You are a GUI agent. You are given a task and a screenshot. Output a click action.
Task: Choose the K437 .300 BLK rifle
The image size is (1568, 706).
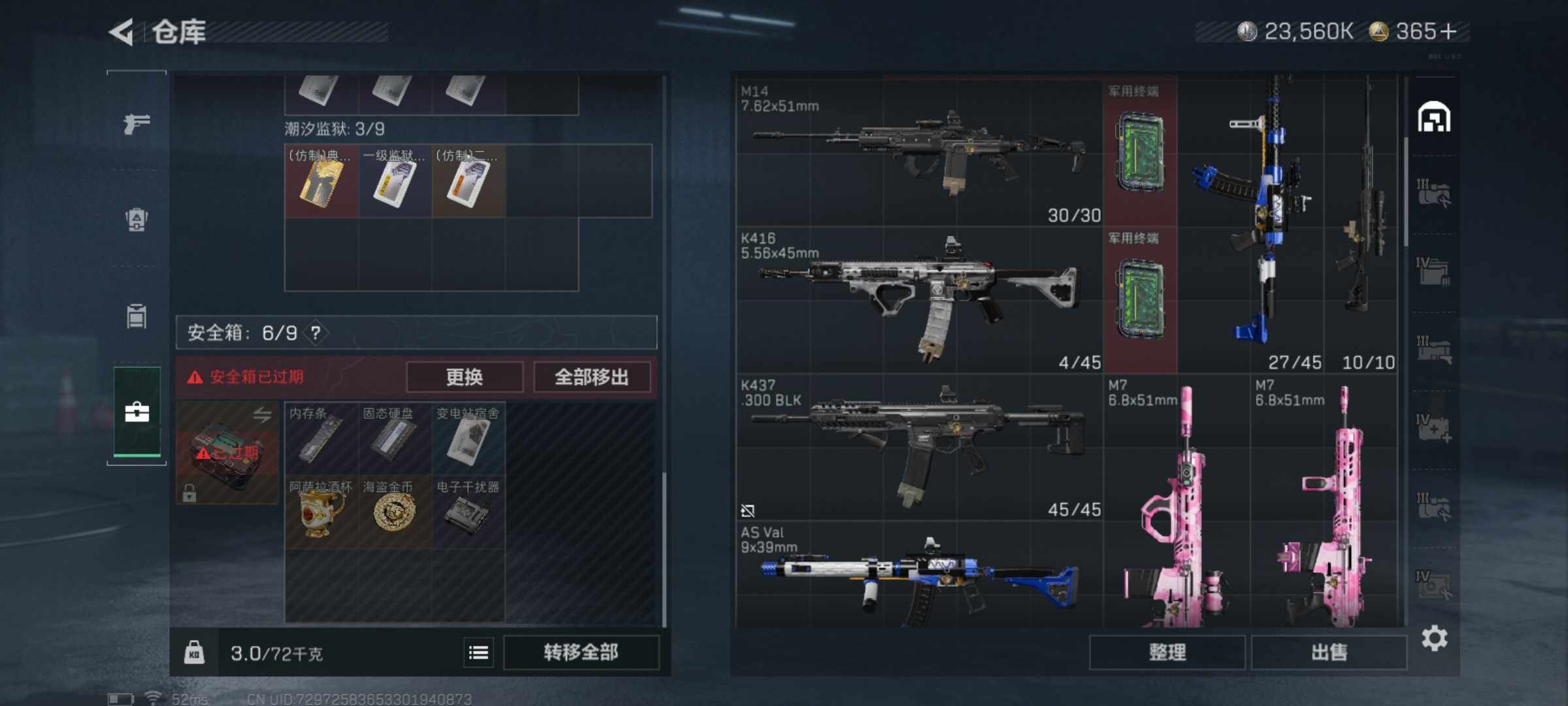[919, 446]
